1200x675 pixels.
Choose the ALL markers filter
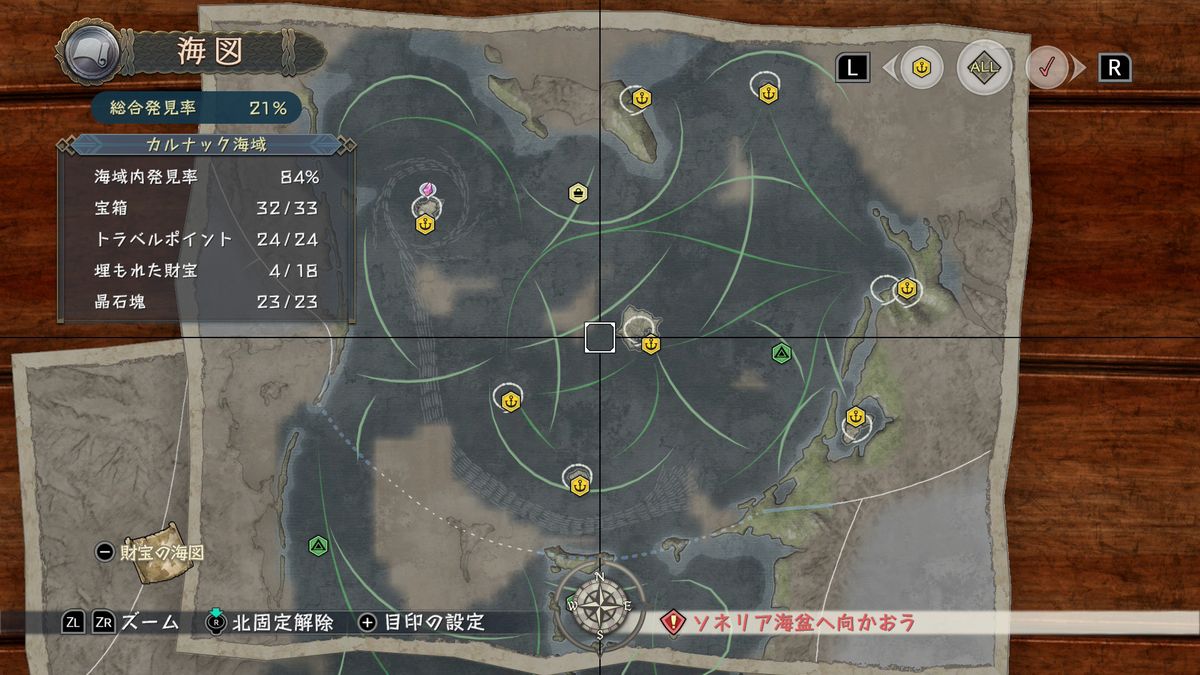(984, 67)
